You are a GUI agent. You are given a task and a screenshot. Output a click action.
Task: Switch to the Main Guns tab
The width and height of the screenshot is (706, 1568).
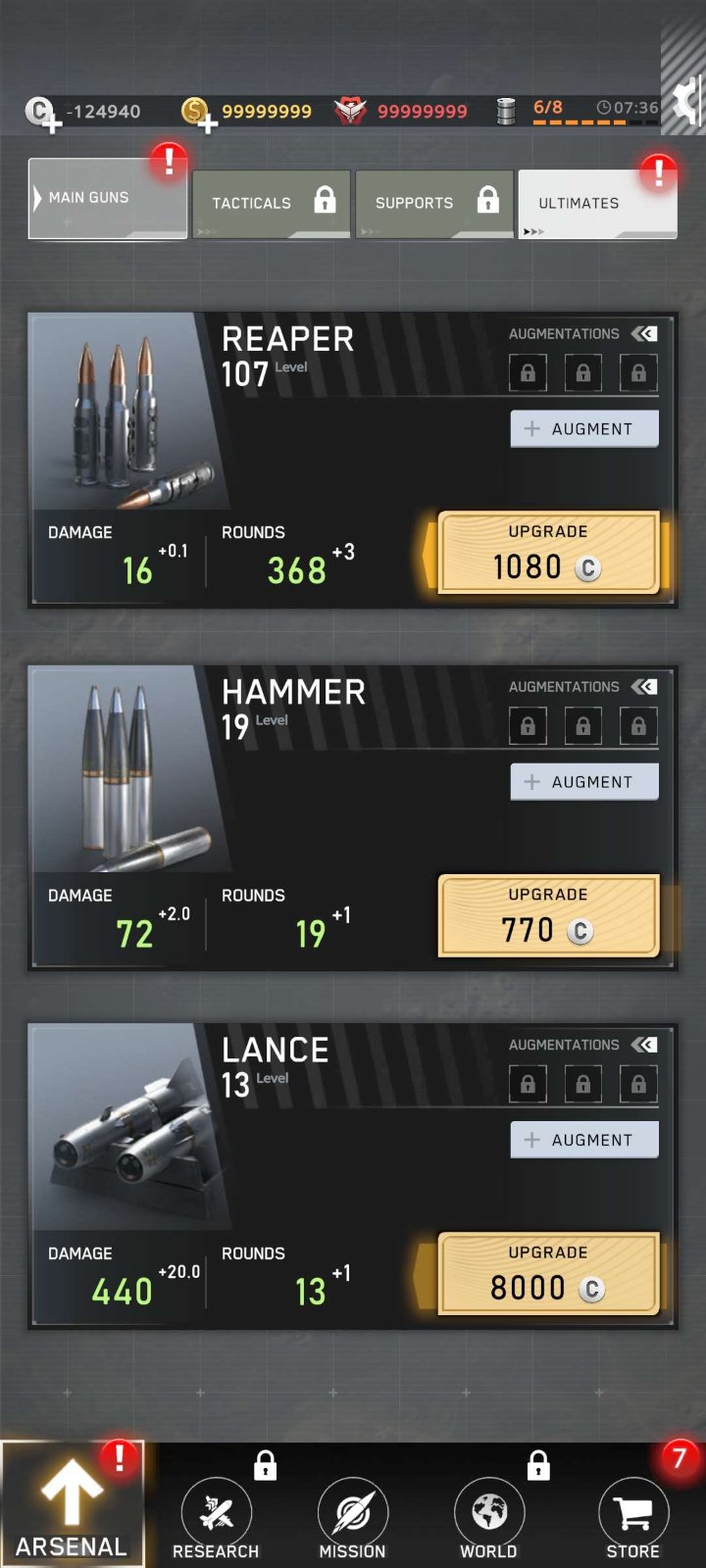107,198
